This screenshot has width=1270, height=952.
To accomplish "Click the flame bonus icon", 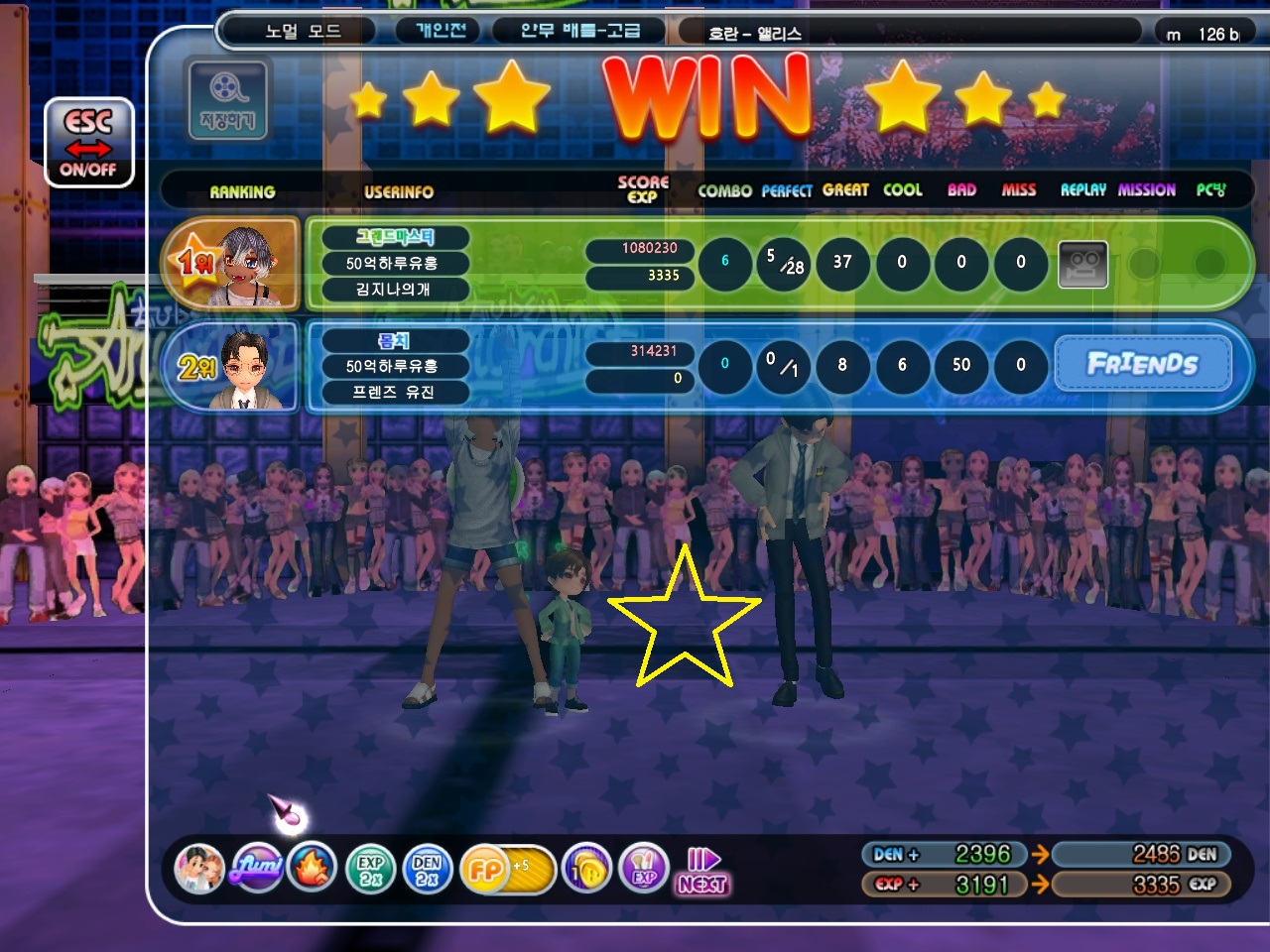I will [x=313, y=869].
